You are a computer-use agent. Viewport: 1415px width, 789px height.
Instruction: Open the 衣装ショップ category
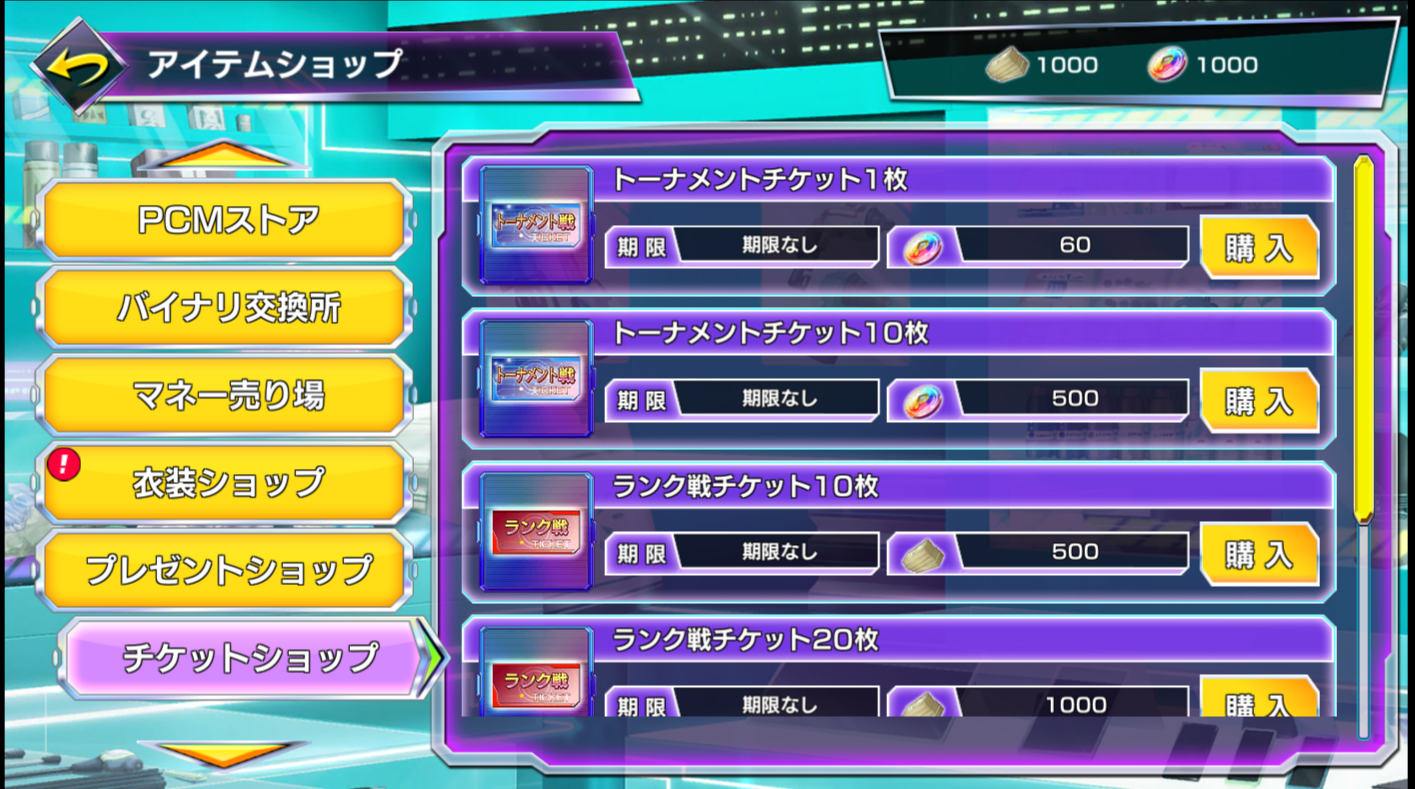click(x=227, y=484)
